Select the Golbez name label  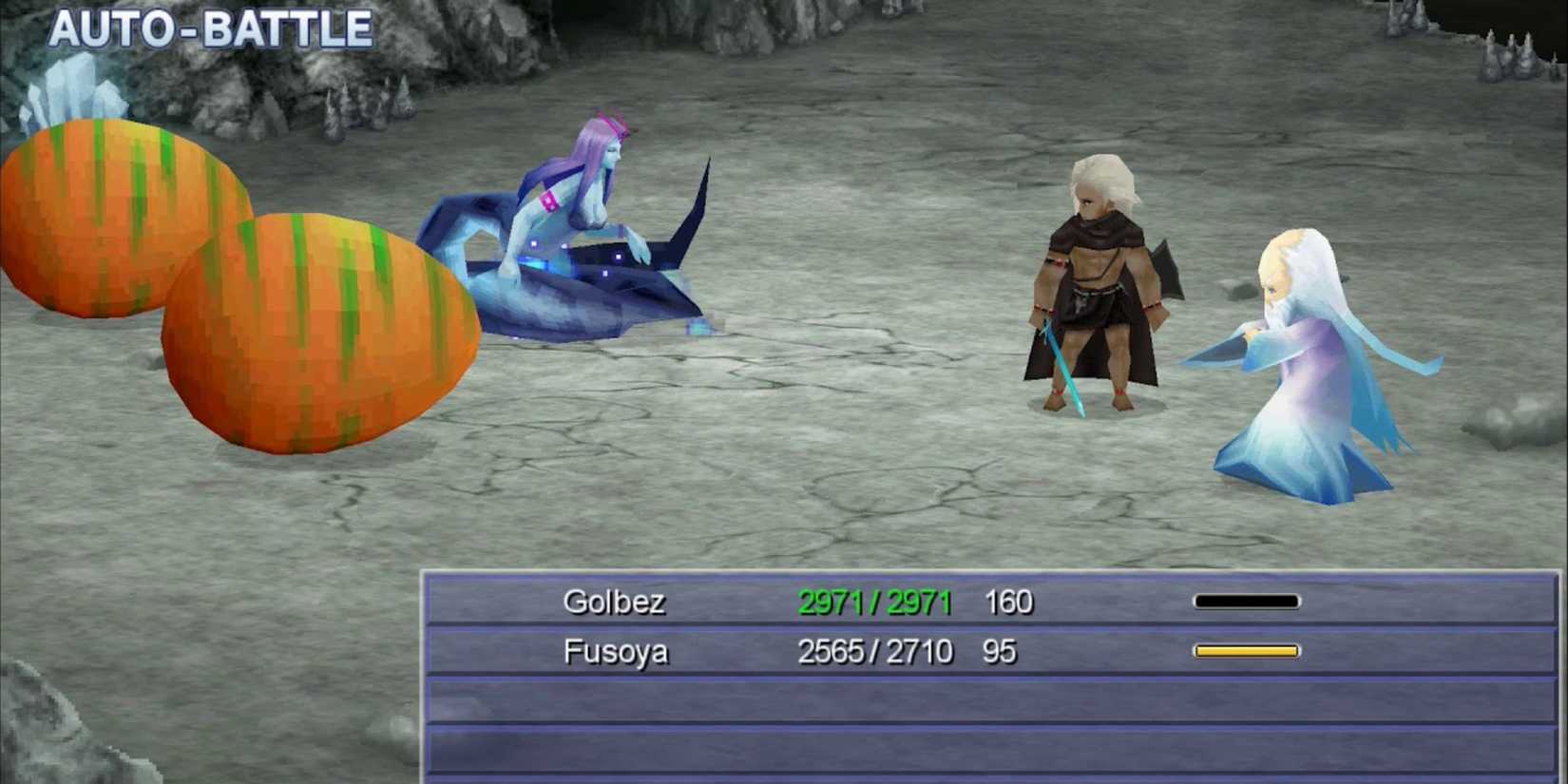click(x=615, y=602)
